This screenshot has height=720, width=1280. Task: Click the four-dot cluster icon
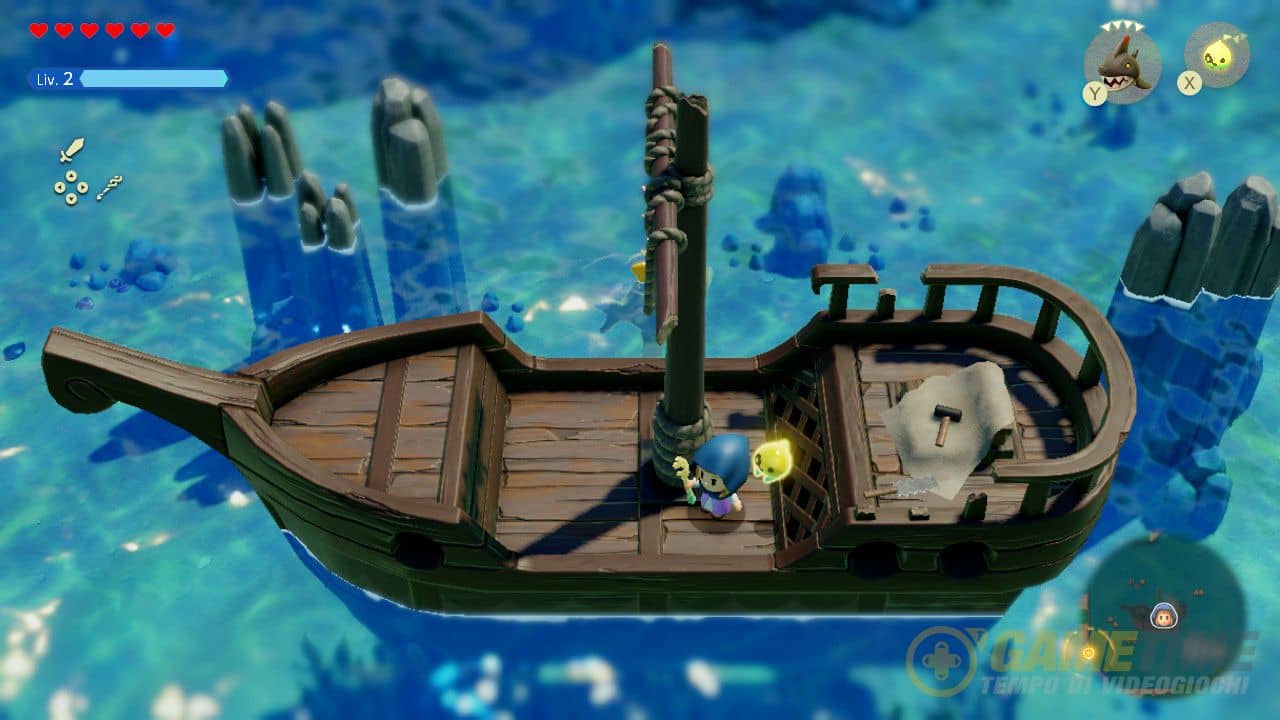pos(70,187)
